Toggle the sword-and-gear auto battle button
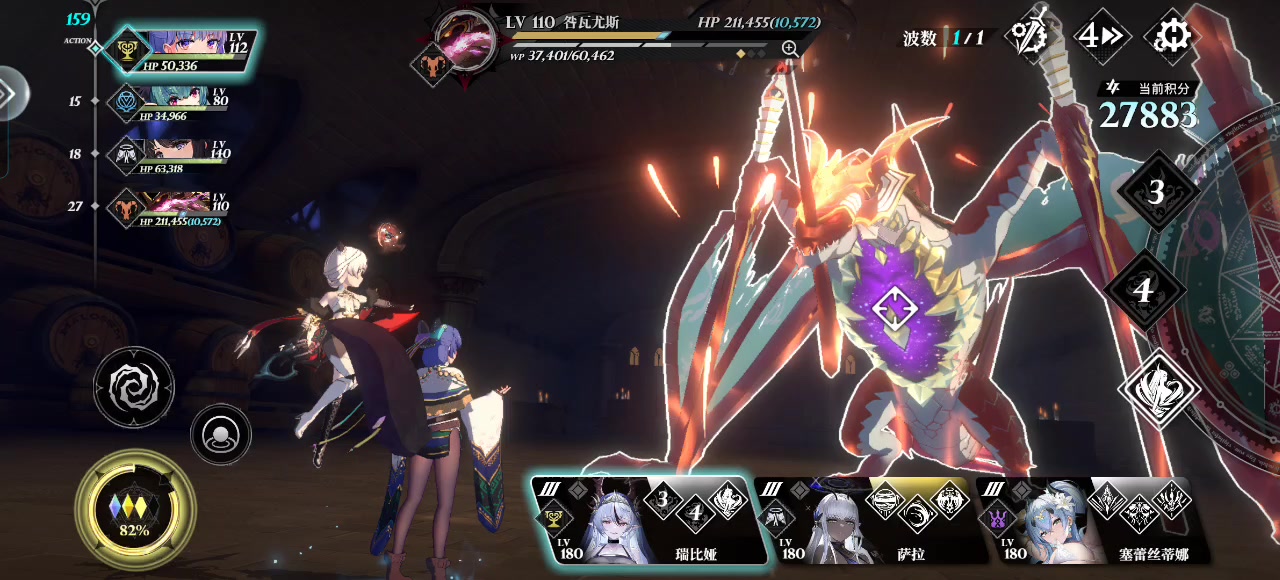This screenshot has height=580, width=1280. (x=1032, y=37)
